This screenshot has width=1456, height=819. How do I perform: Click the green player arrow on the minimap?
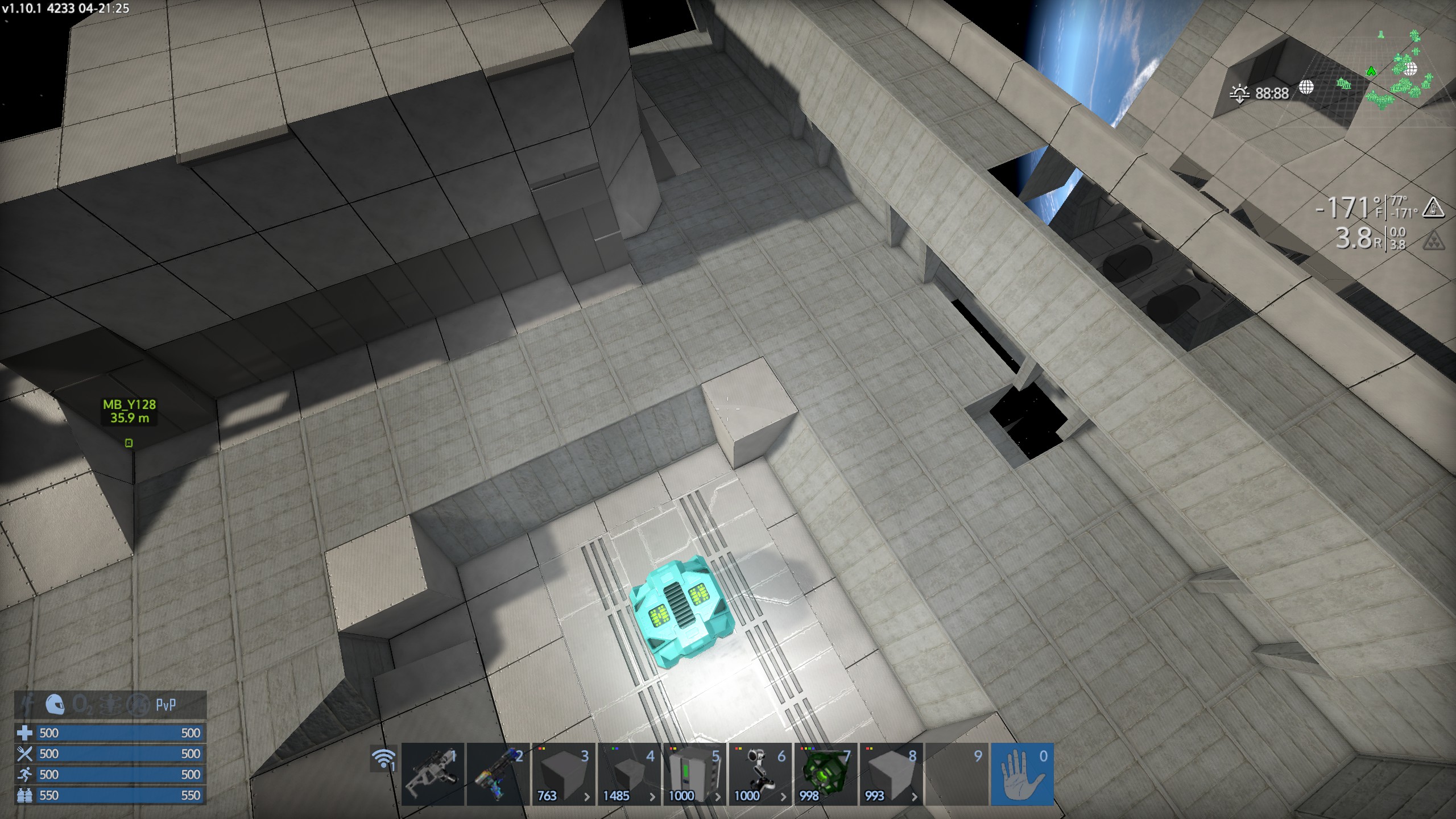(x=1371, y=72)
